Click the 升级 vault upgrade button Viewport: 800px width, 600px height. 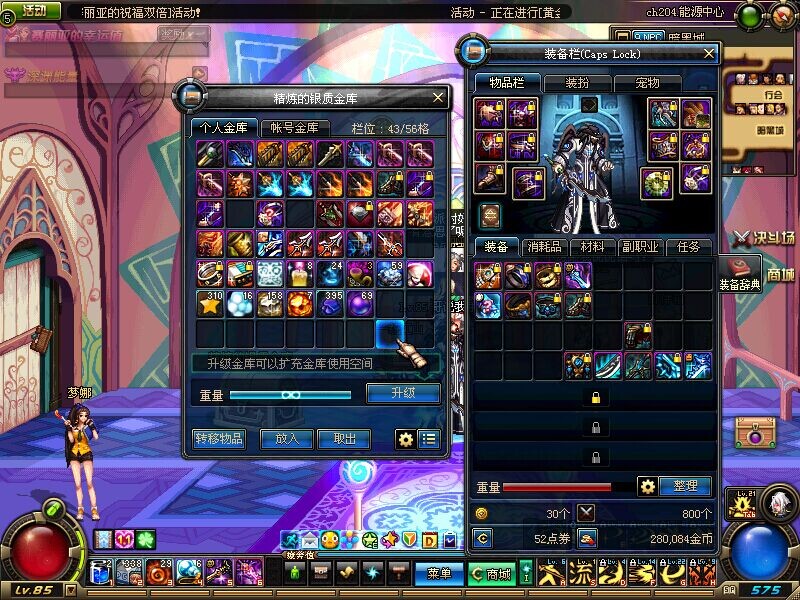click(403, 393)
